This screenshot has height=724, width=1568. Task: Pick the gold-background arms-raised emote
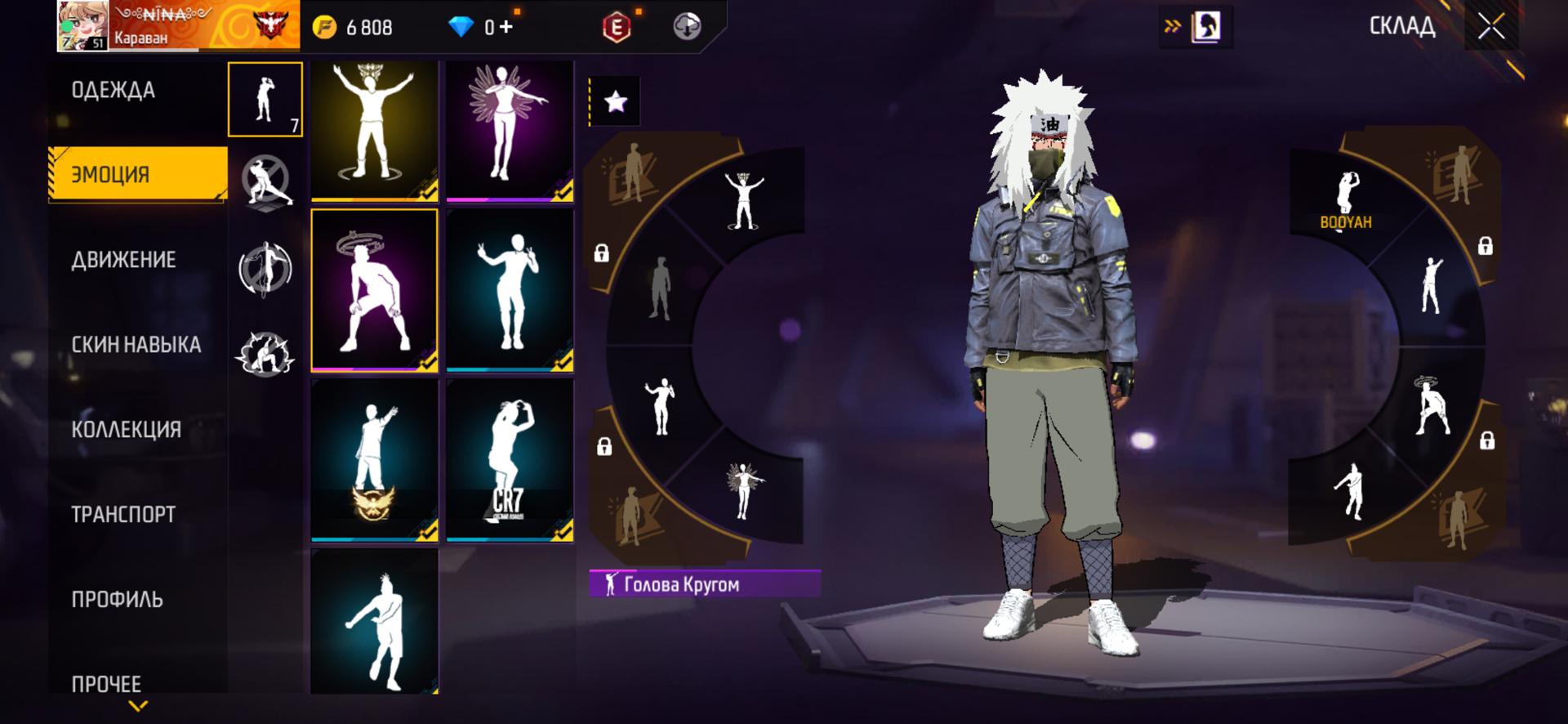[x=374, y=130]
